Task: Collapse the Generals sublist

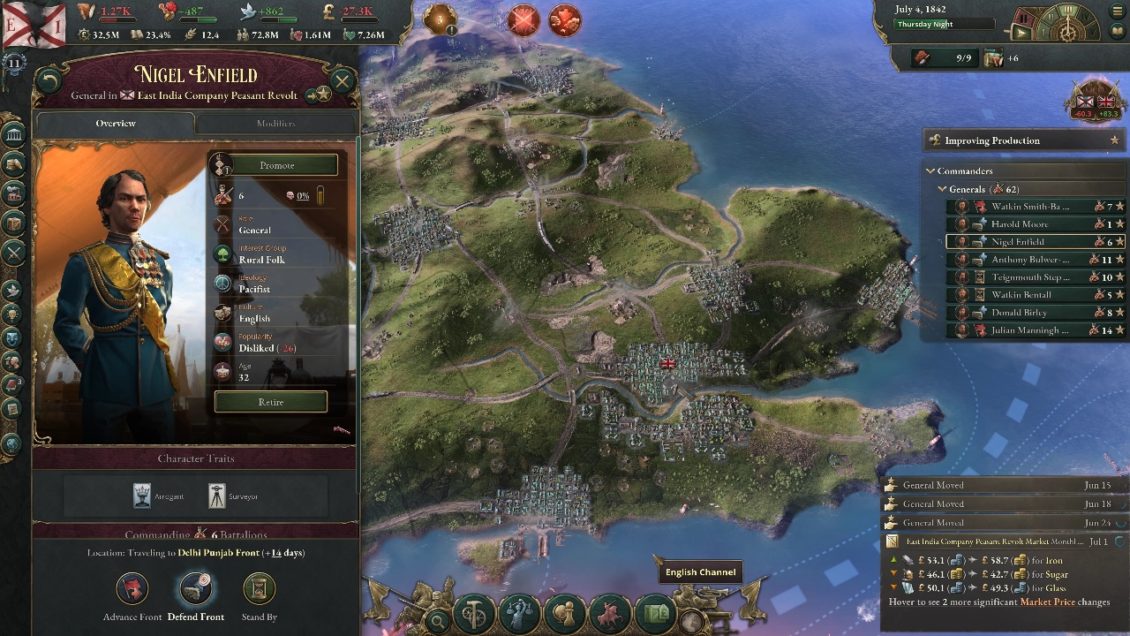Action: coord(942,189)
